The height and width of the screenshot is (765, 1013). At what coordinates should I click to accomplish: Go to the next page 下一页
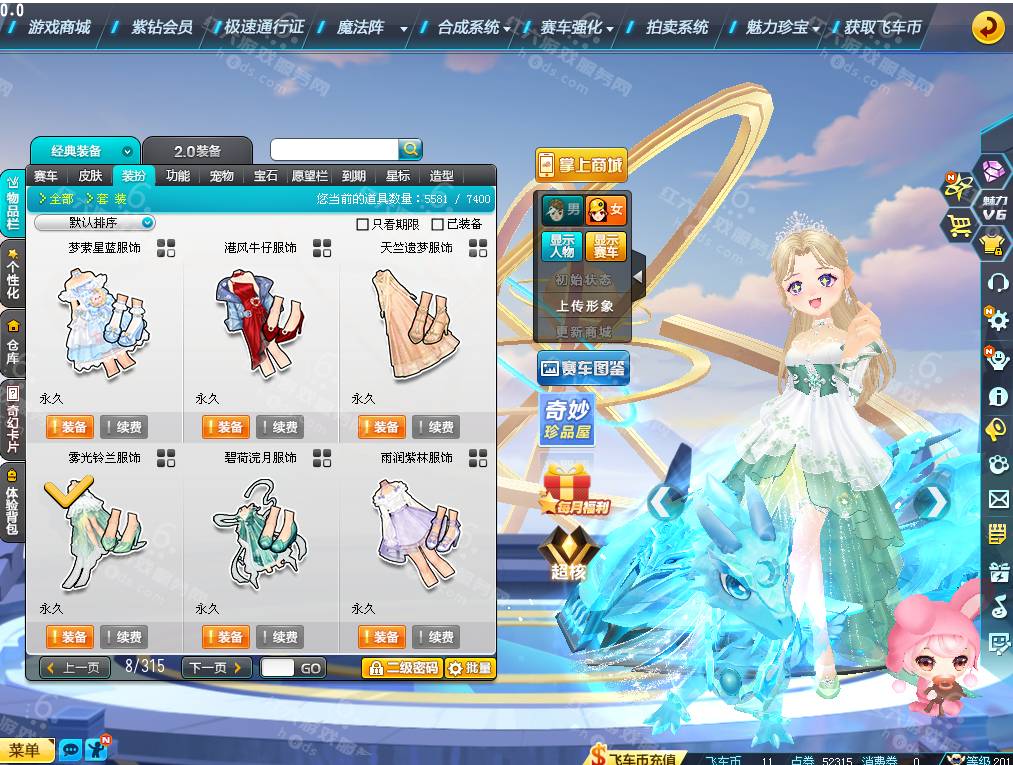click(x=216, y=667)
